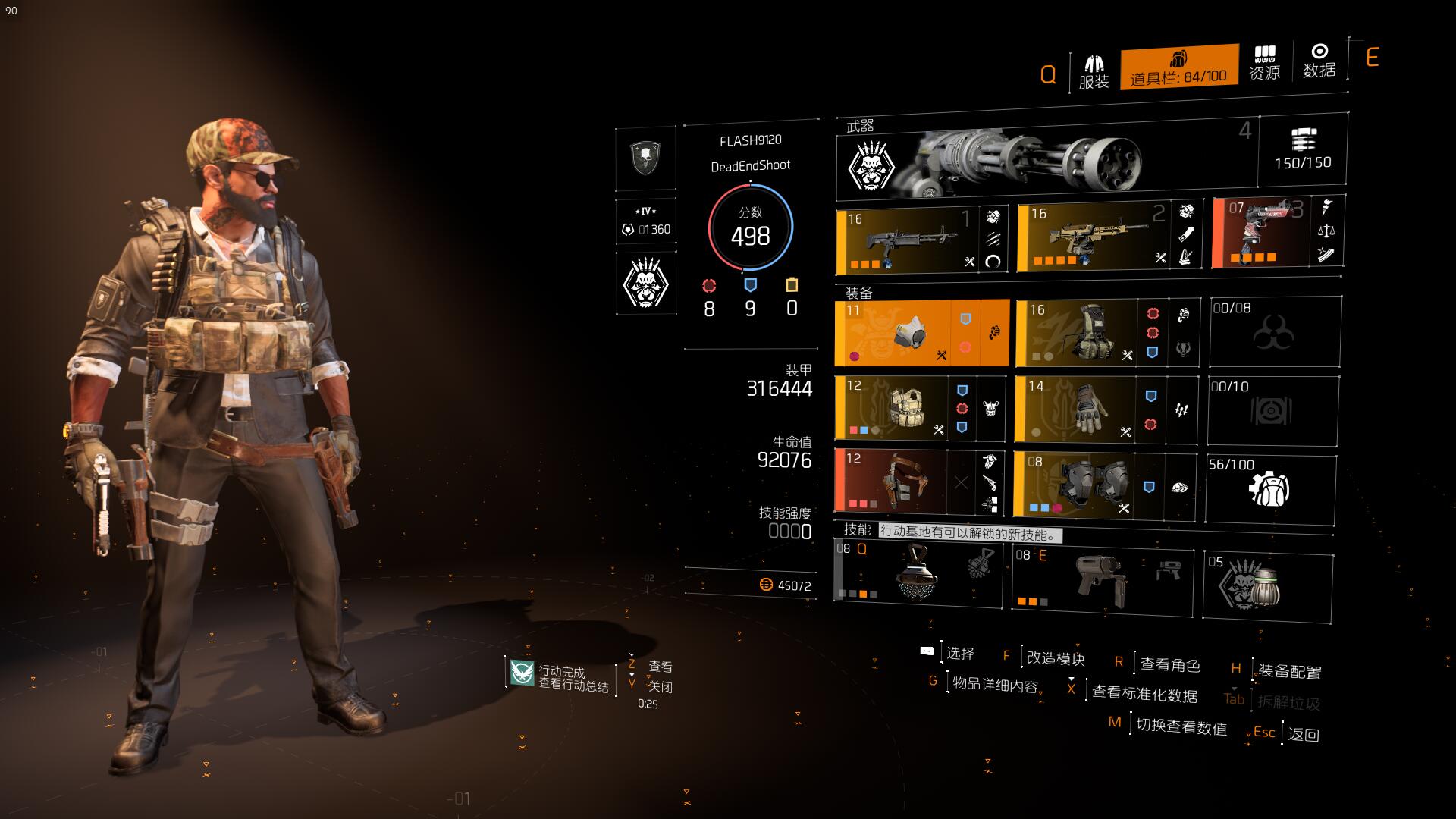The width and height of the screenshot is (1456, 819).
Task: Open the 道具栏 inventory tab
Action: click(x=1178, y=67)
